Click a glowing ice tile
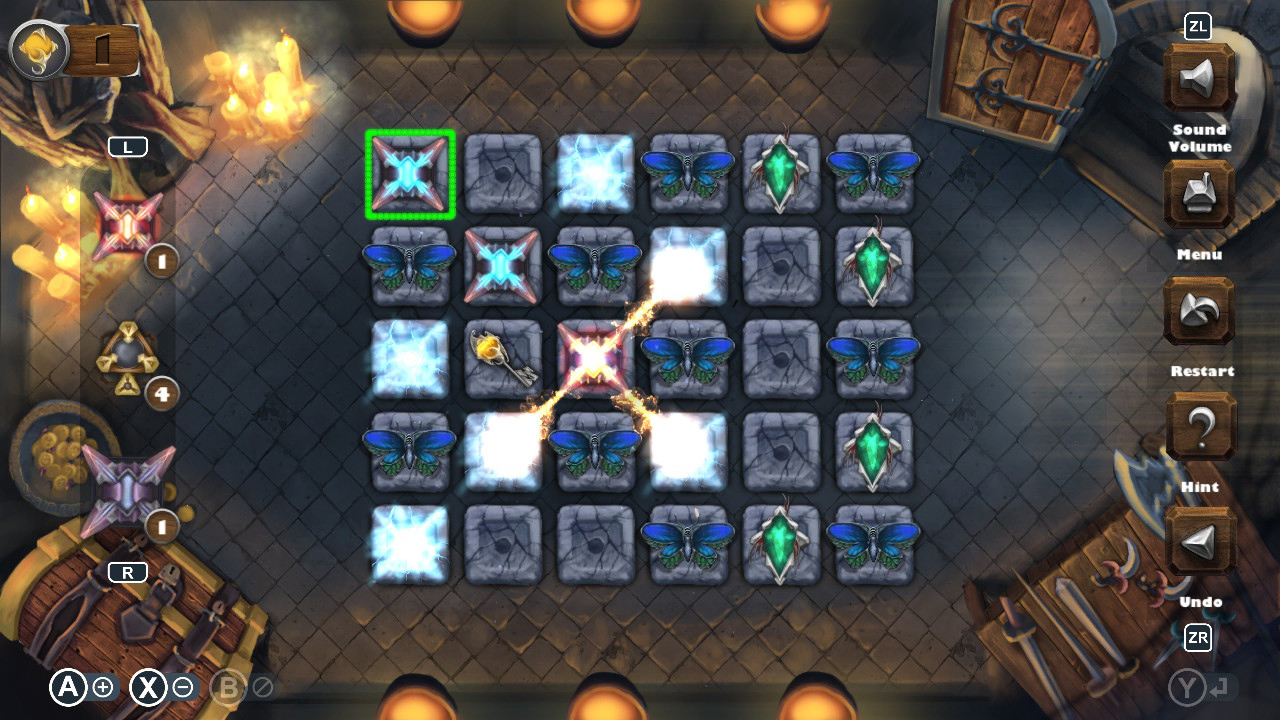1280x720 pixels. pos(595,174)
